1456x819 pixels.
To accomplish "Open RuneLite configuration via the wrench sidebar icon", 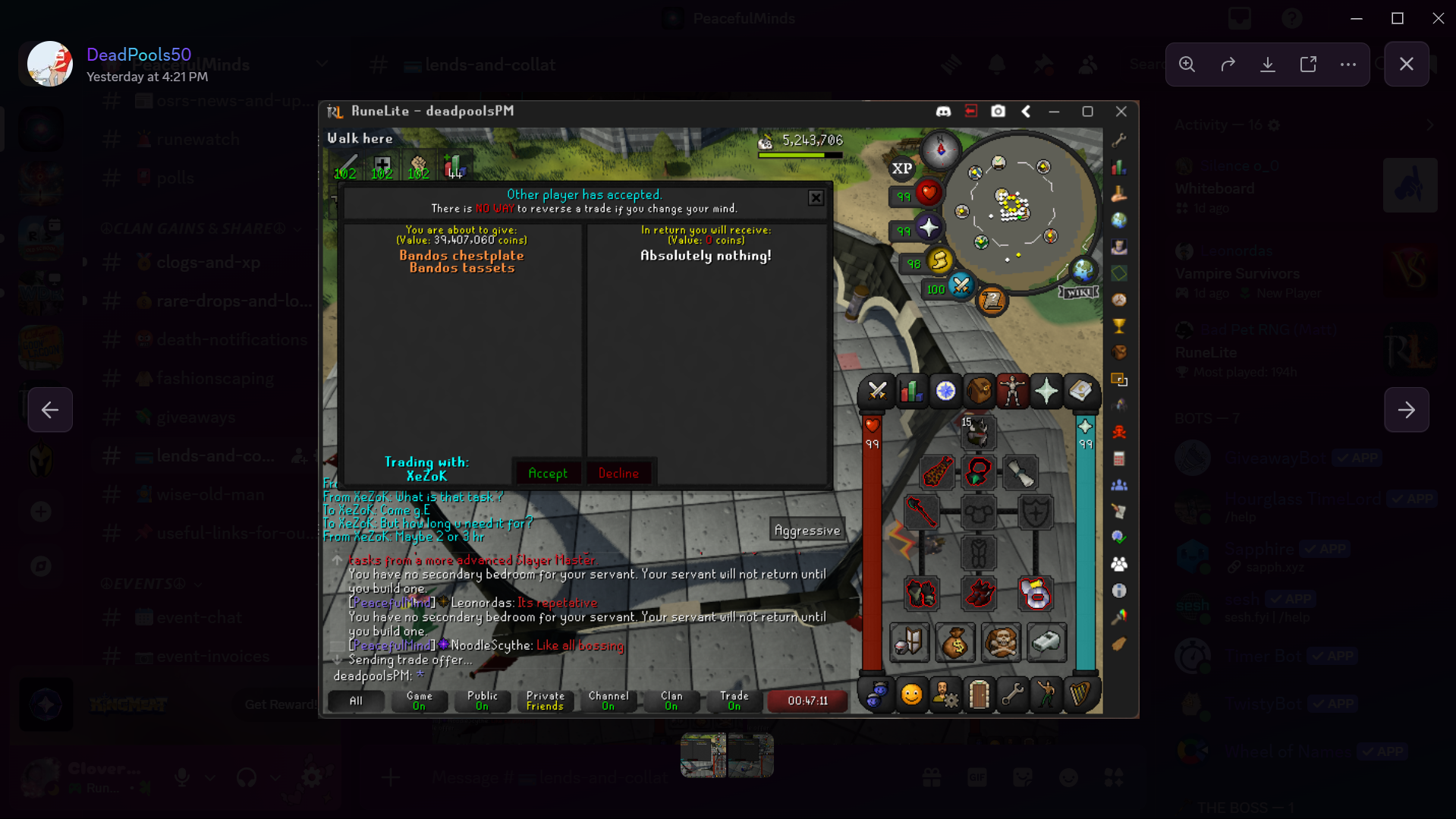I will [x=1119, y=140].
